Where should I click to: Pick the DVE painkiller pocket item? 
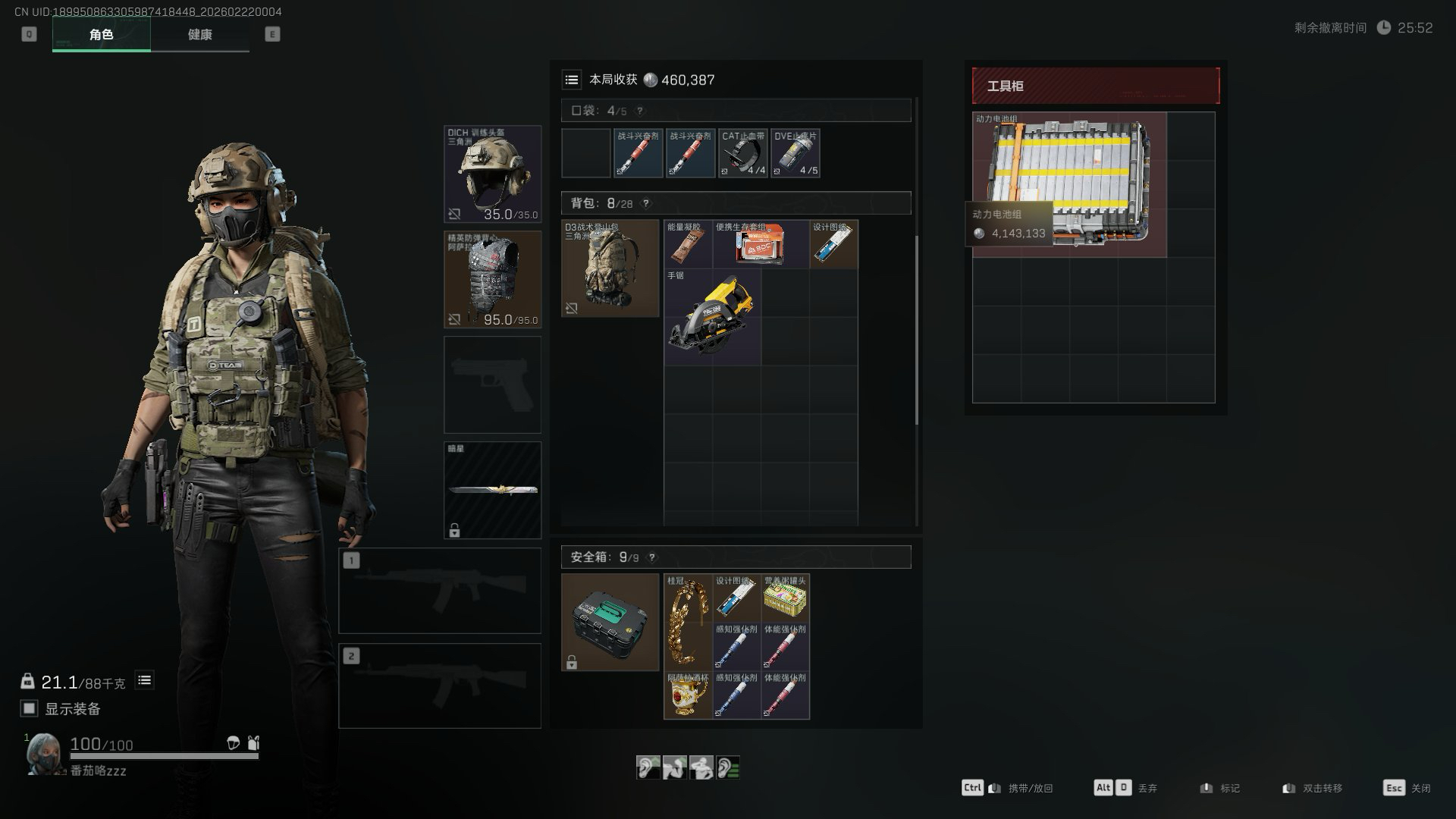click(x=795, y=153)
